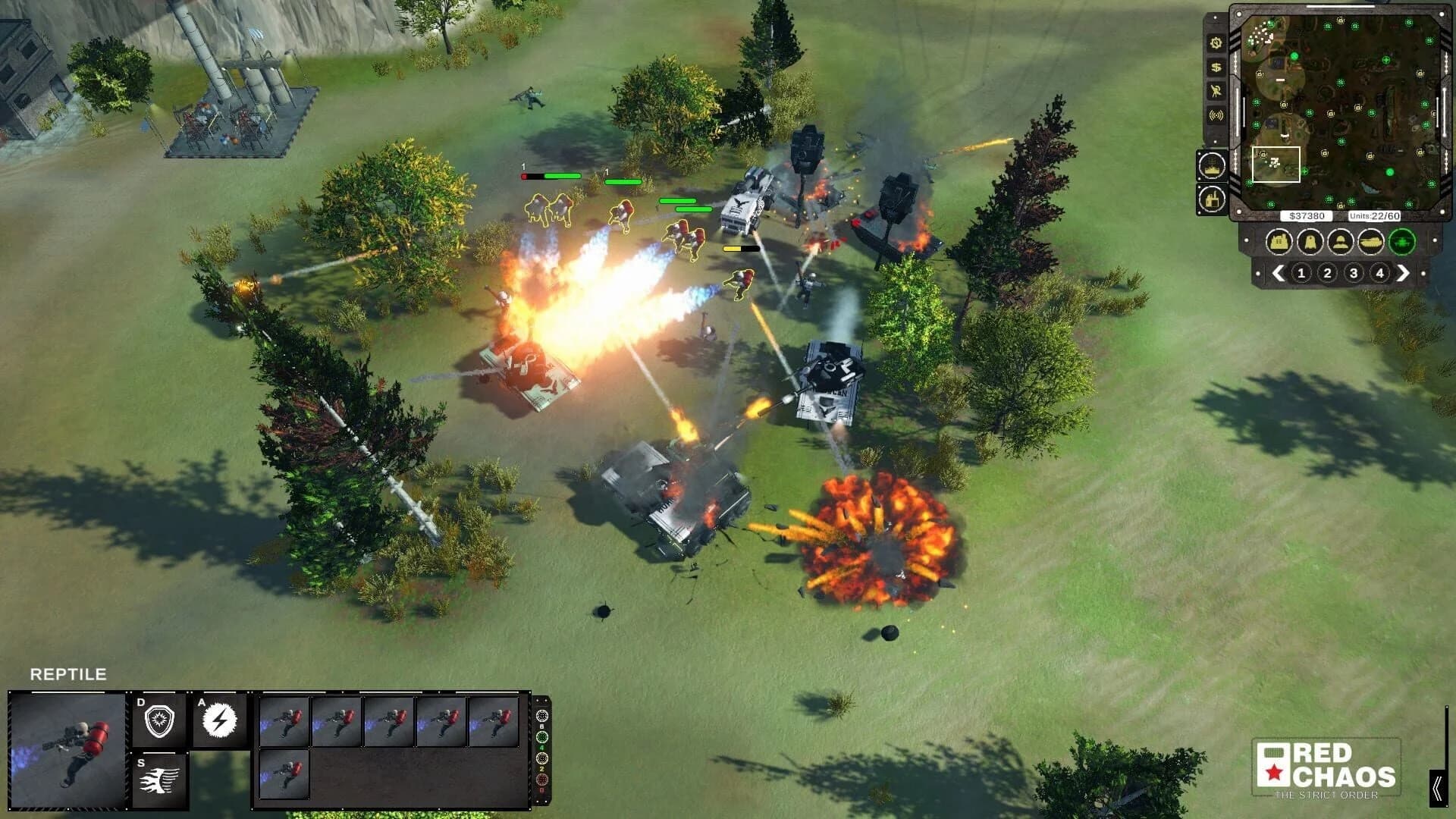Toggle the D defense shield ability for Reptile
The height and width of the screenshot is (819, 1456).
click(159, 718)
